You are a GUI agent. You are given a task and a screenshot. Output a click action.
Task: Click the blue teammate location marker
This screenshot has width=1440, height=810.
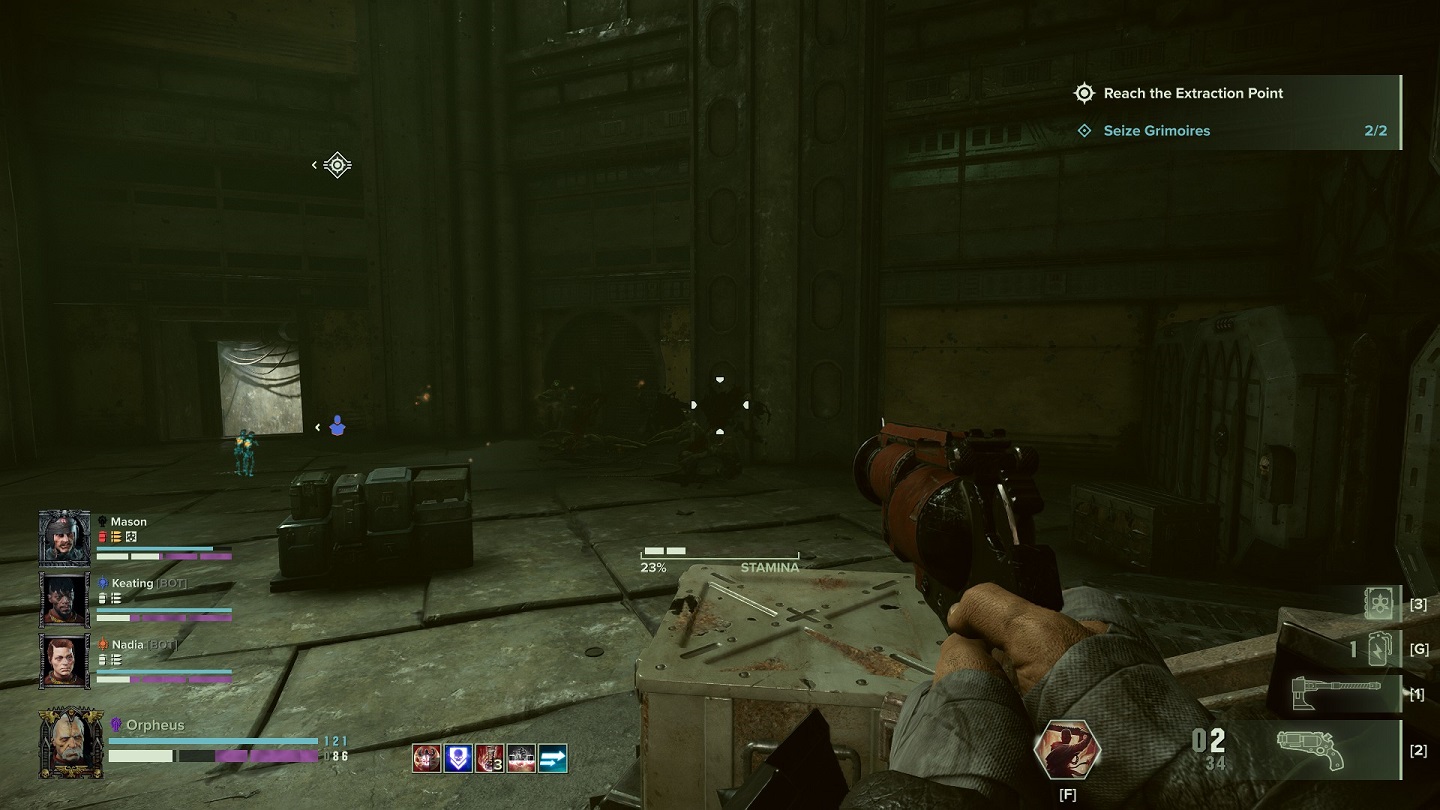[x=337, y=426]
